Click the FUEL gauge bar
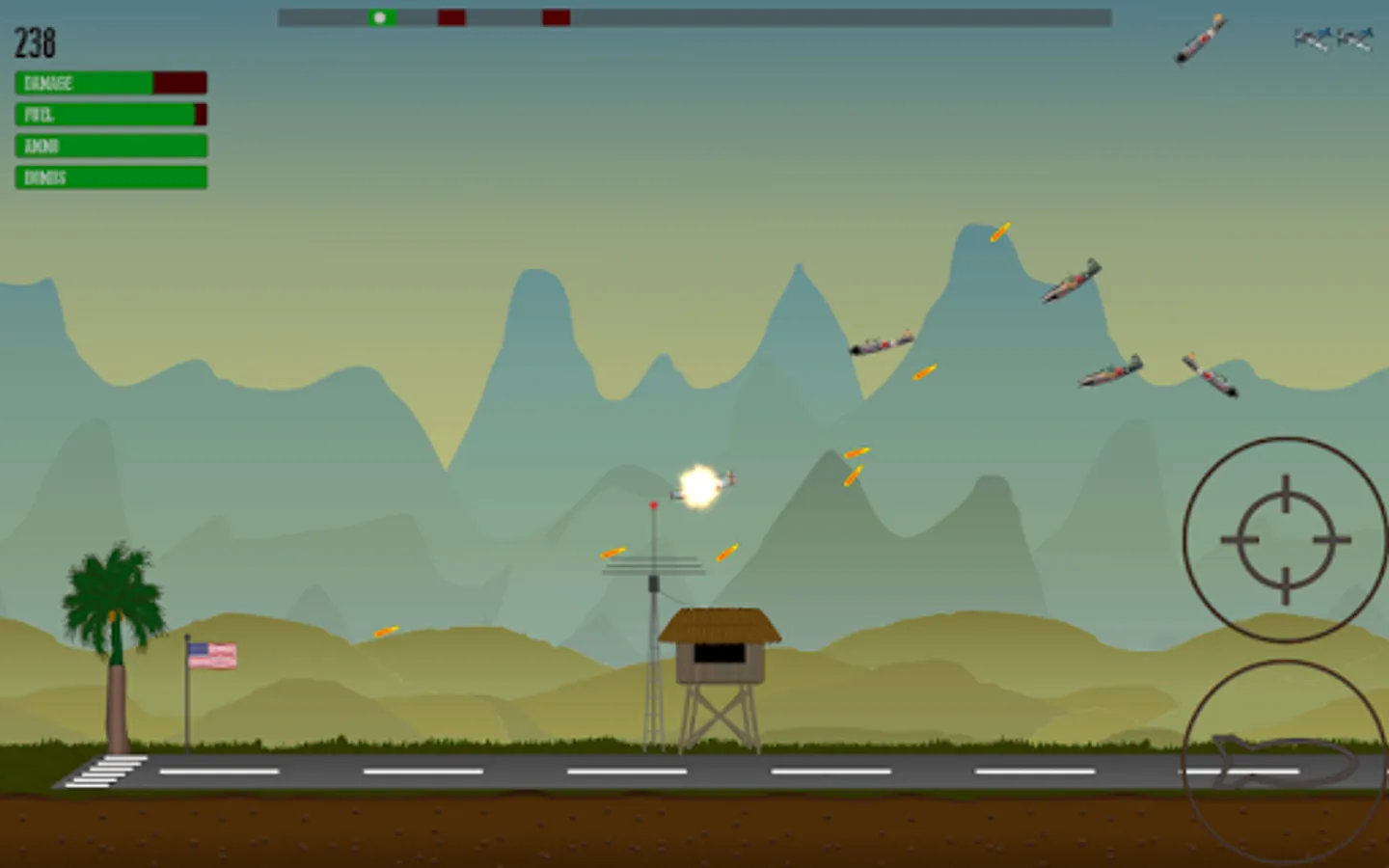 109,114
